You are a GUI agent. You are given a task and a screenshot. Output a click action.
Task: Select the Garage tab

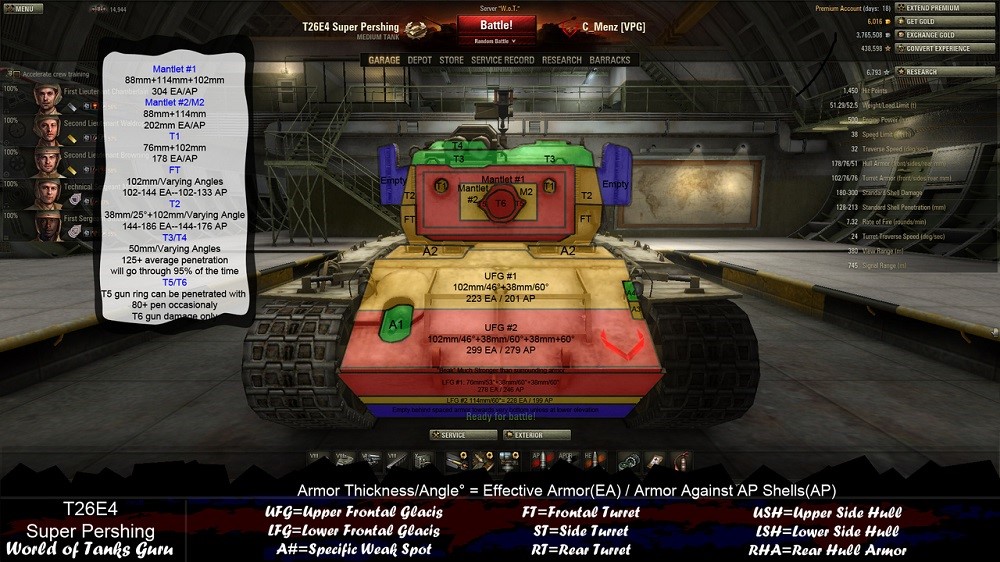click(384, 60)
